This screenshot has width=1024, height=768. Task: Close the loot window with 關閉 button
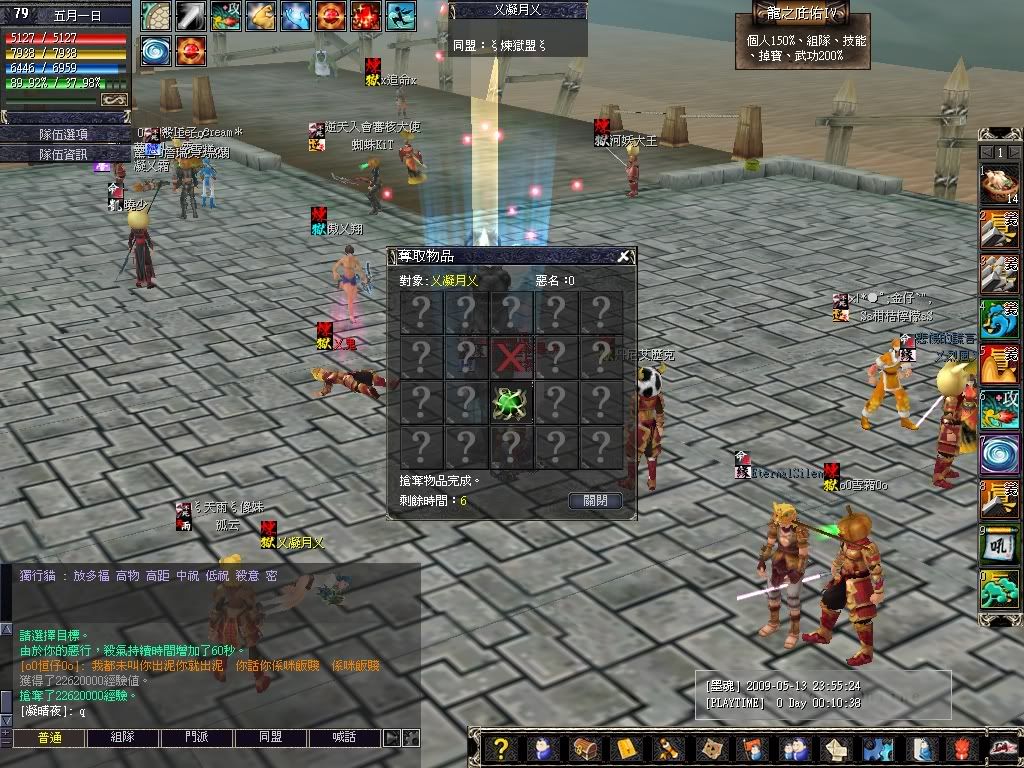594,501
